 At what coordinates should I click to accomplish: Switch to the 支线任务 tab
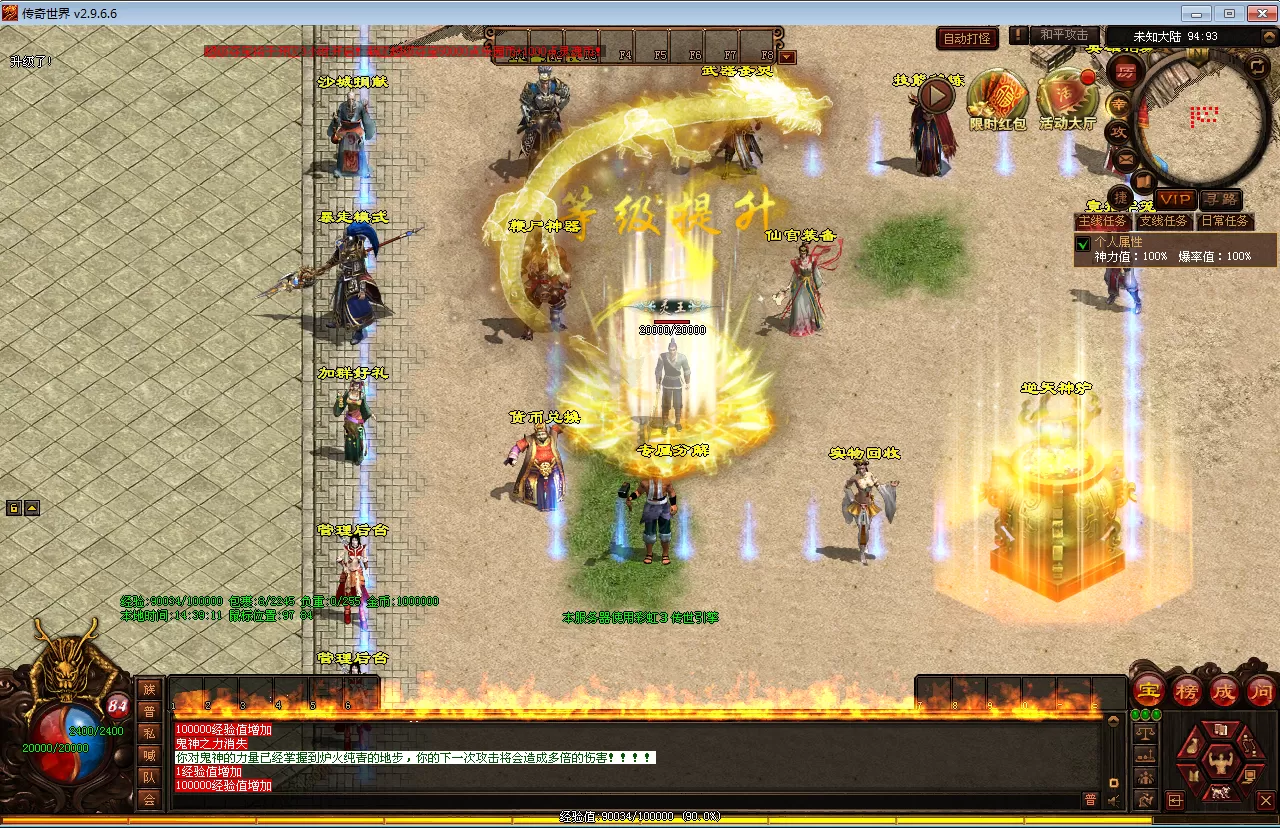pos(1164,221)
